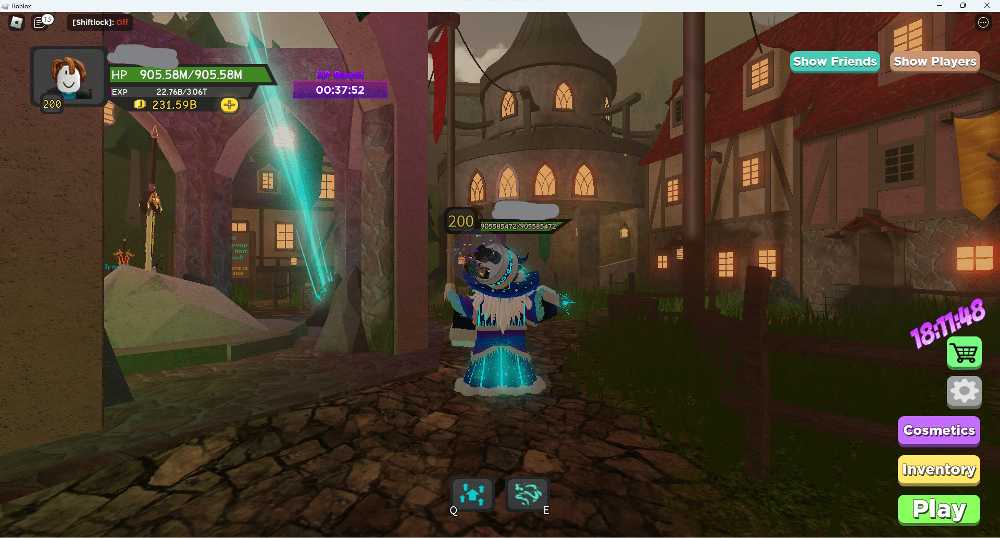Show Friends list

click(x=834, y=61)
